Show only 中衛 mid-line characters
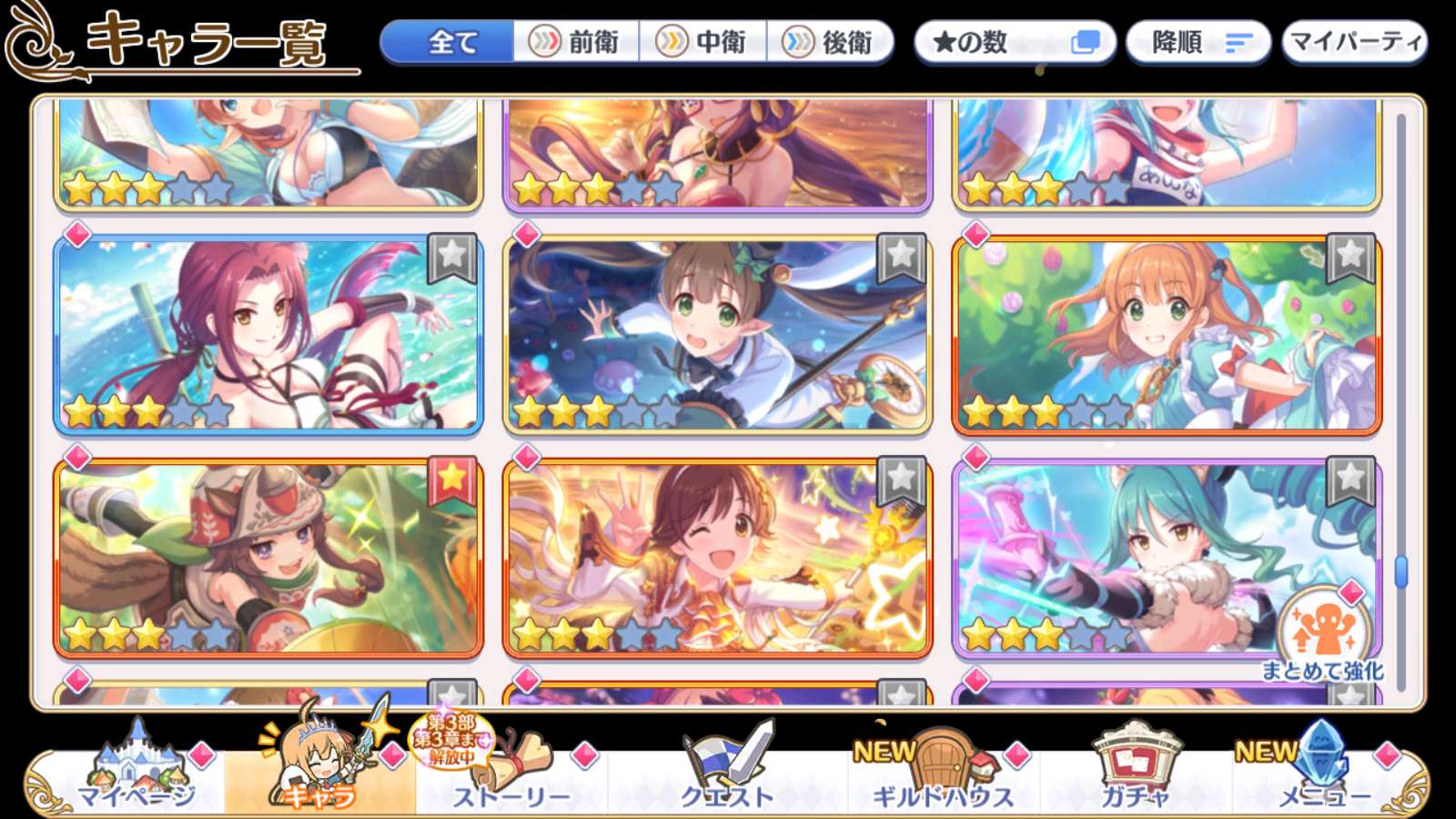 [x=703, y=42]
